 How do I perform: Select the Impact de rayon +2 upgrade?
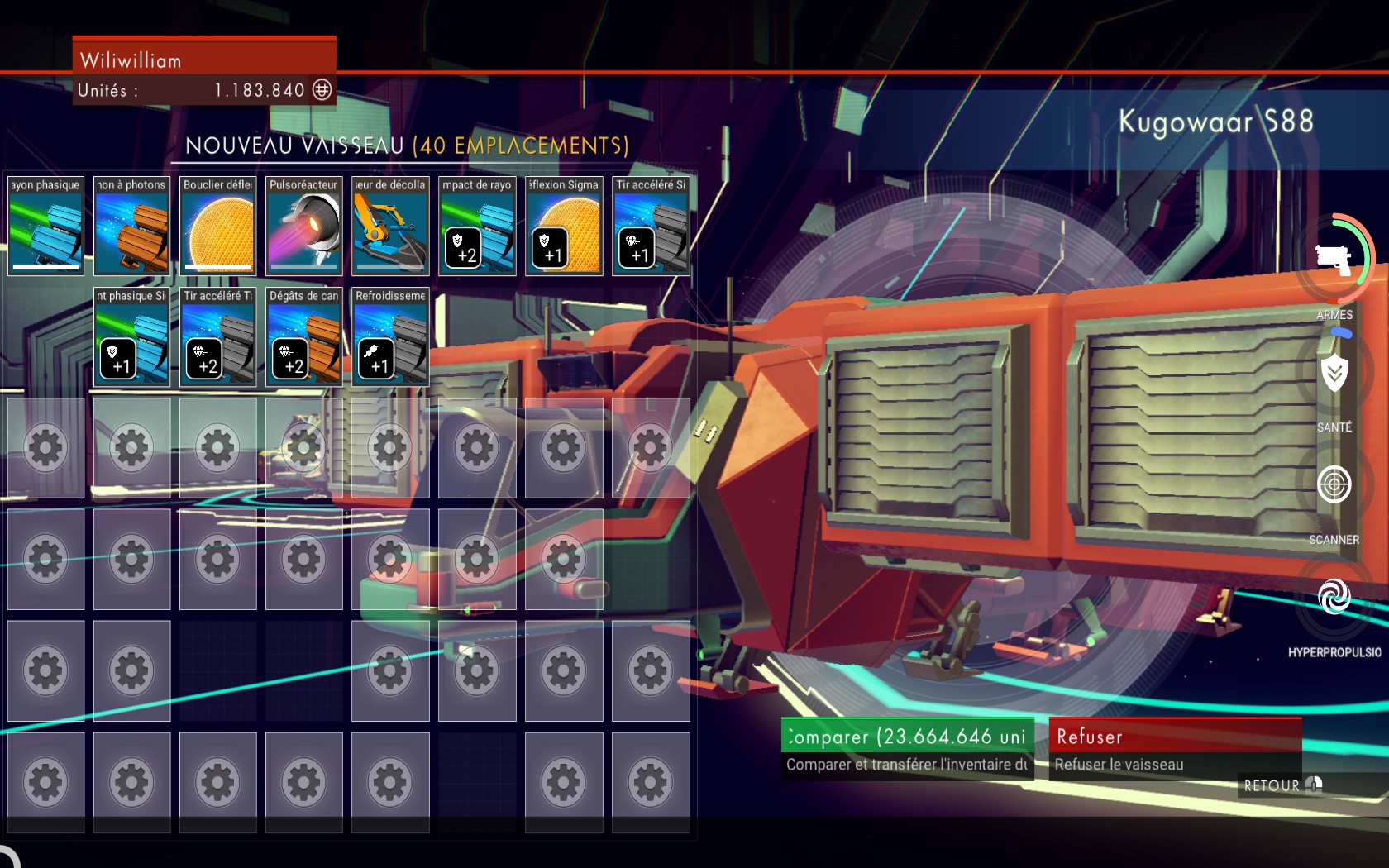coord(477,226)
